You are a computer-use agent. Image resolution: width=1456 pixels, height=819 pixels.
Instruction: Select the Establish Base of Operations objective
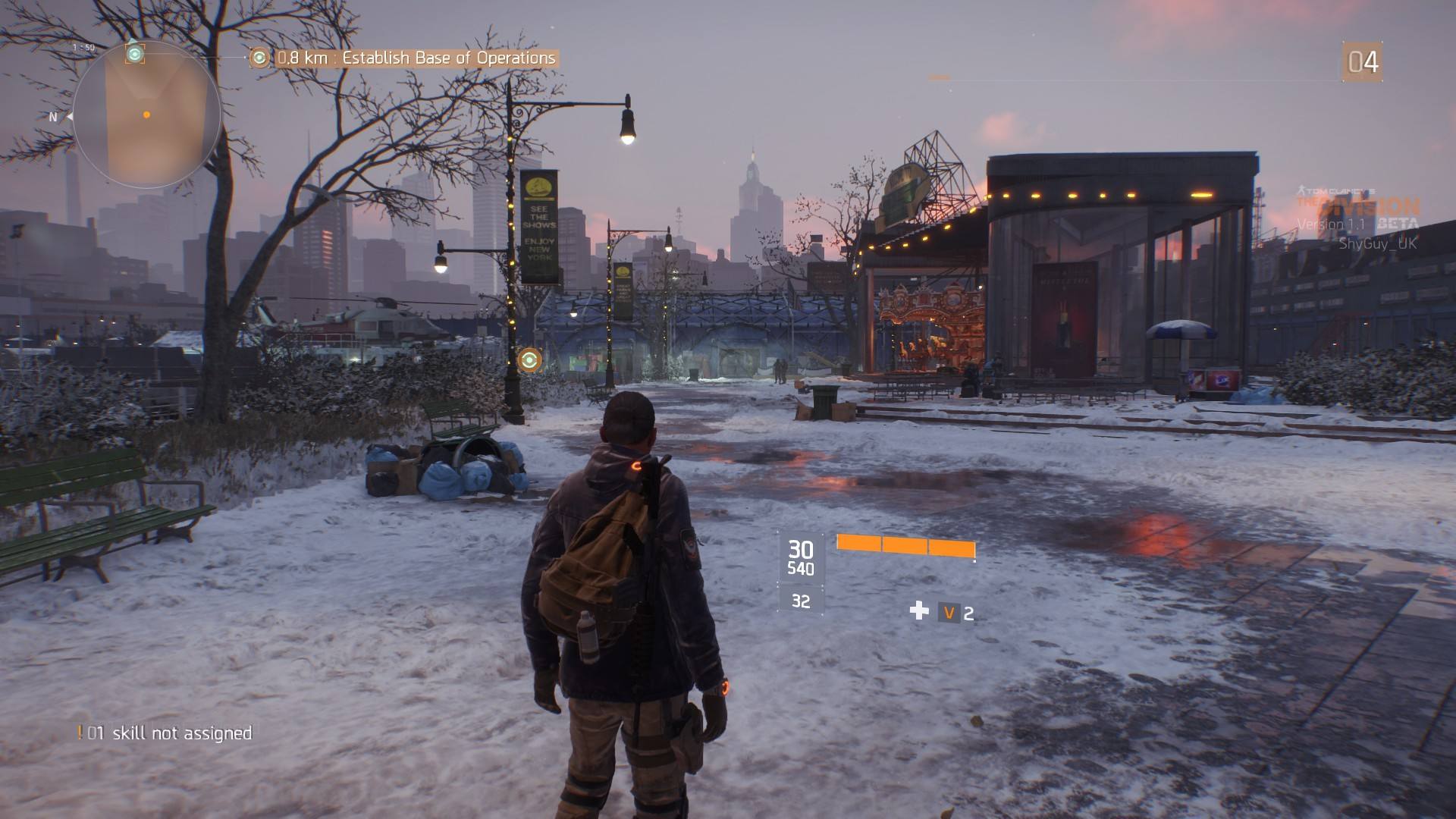coord(416,58)
